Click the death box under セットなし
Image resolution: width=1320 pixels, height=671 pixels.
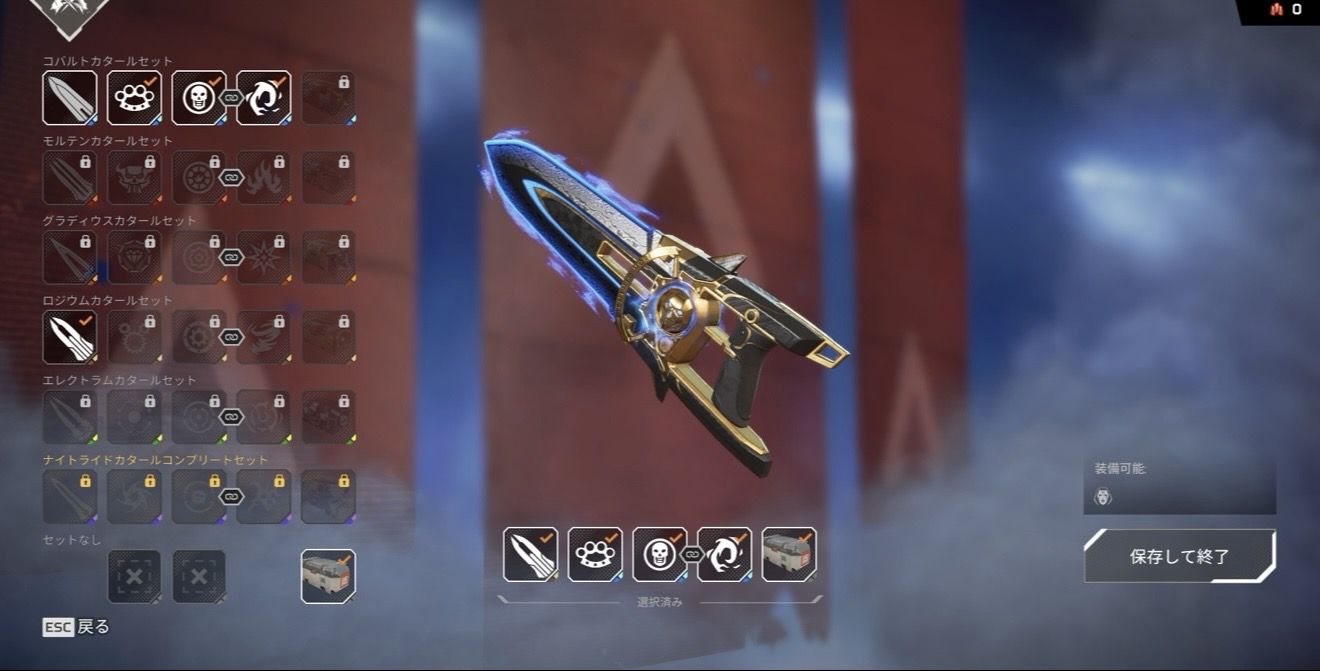tap(328, 577)
